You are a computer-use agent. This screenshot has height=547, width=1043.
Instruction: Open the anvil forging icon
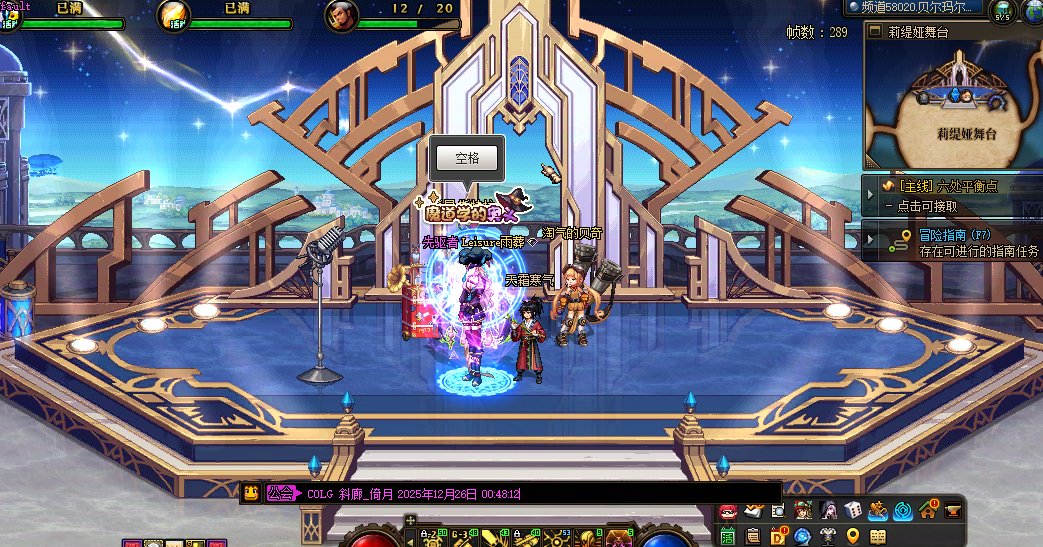[953, 512]
